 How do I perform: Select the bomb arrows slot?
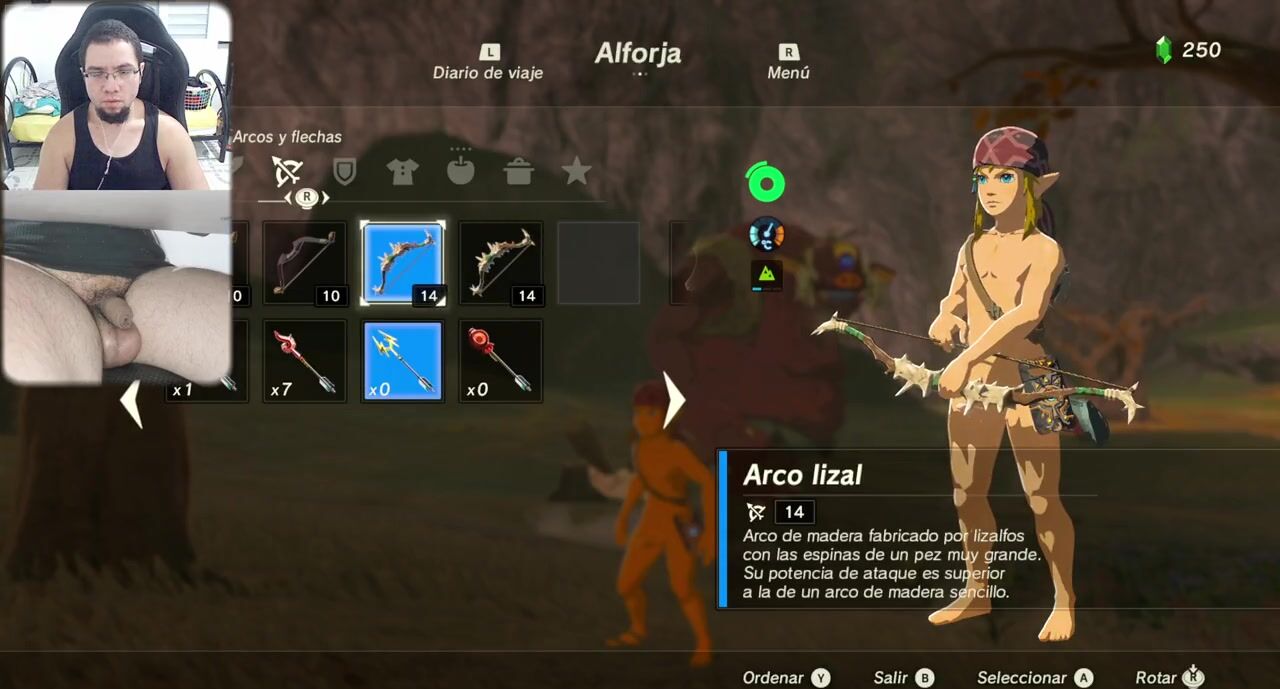500,361
